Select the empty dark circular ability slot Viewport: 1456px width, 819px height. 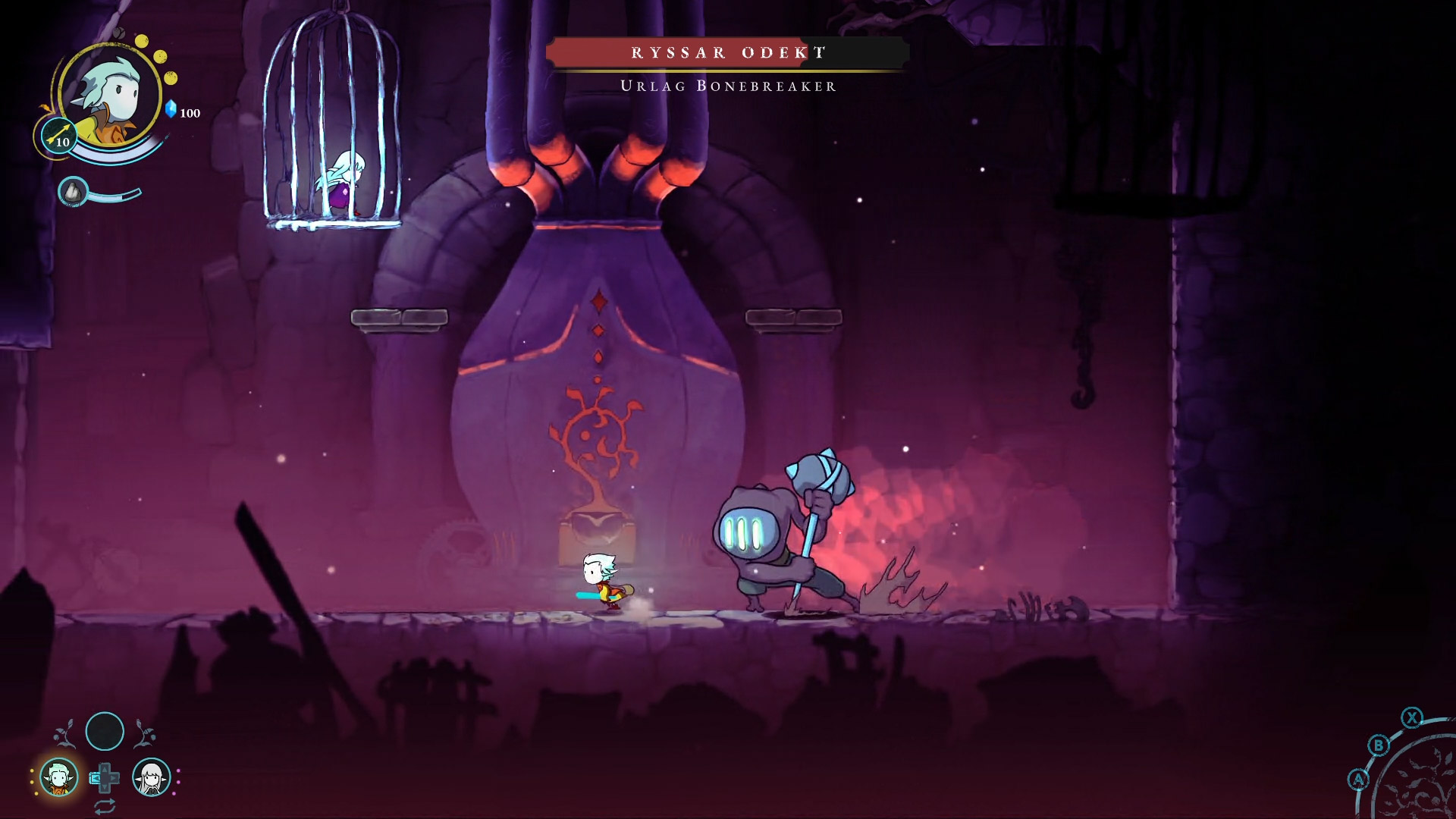[x=105, y=731]
